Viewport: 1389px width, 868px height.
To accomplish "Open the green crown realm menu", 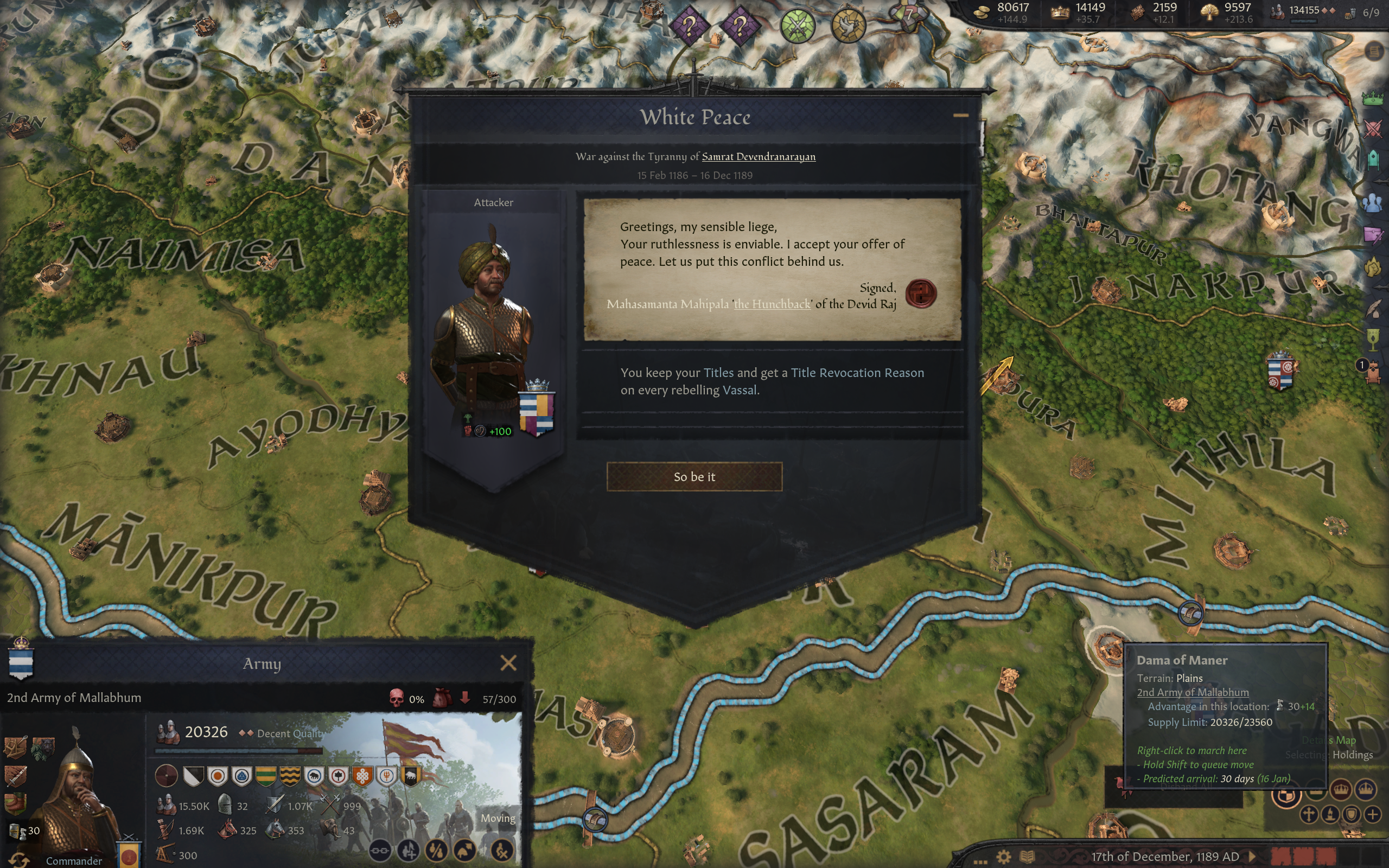I will pos(1372,99).
